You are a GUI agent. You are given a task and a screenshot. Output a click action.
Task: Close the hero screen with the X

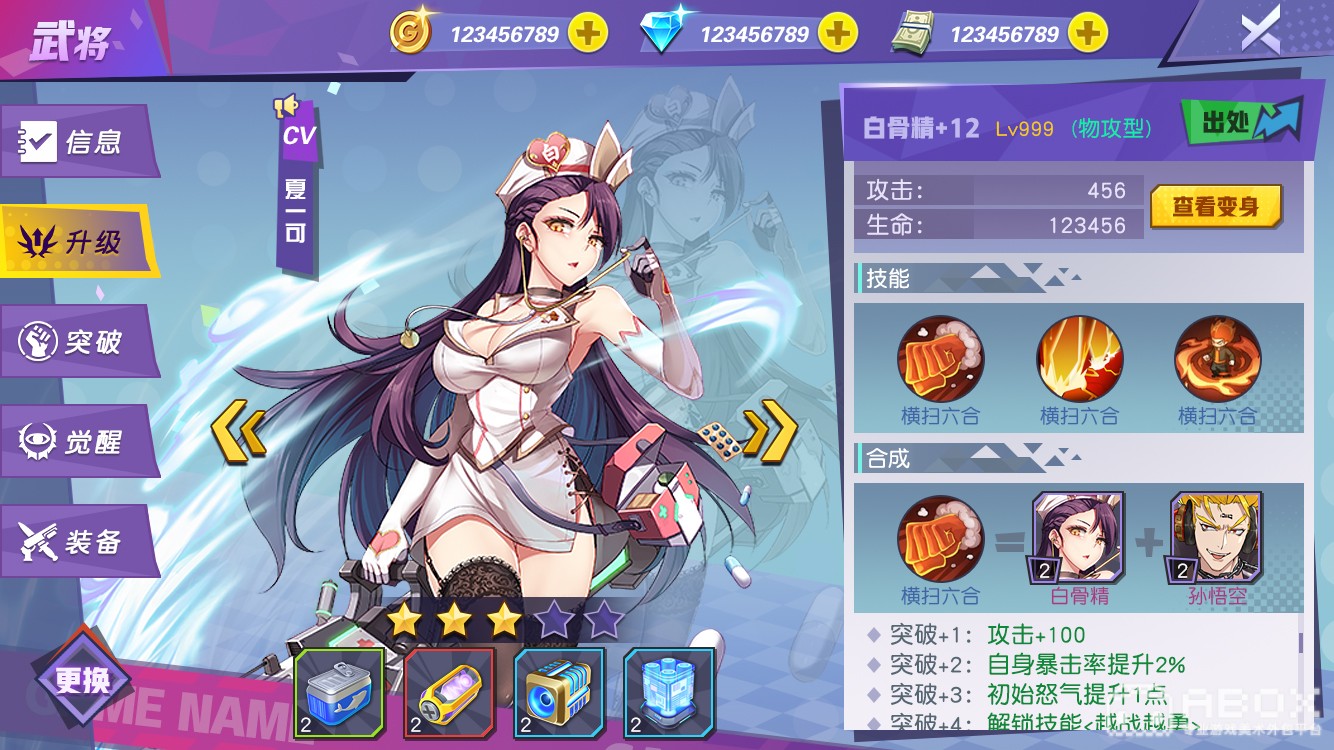coord(1260,33)
